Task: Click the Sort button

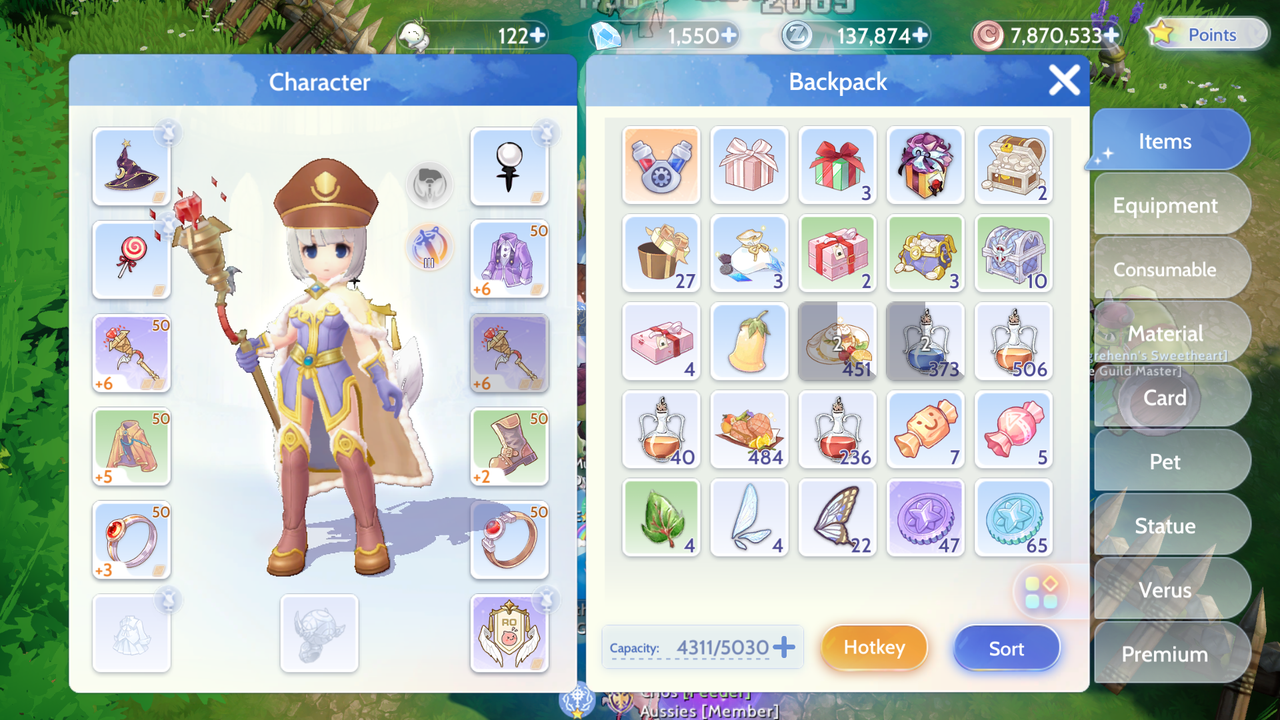Action: 1006,648
